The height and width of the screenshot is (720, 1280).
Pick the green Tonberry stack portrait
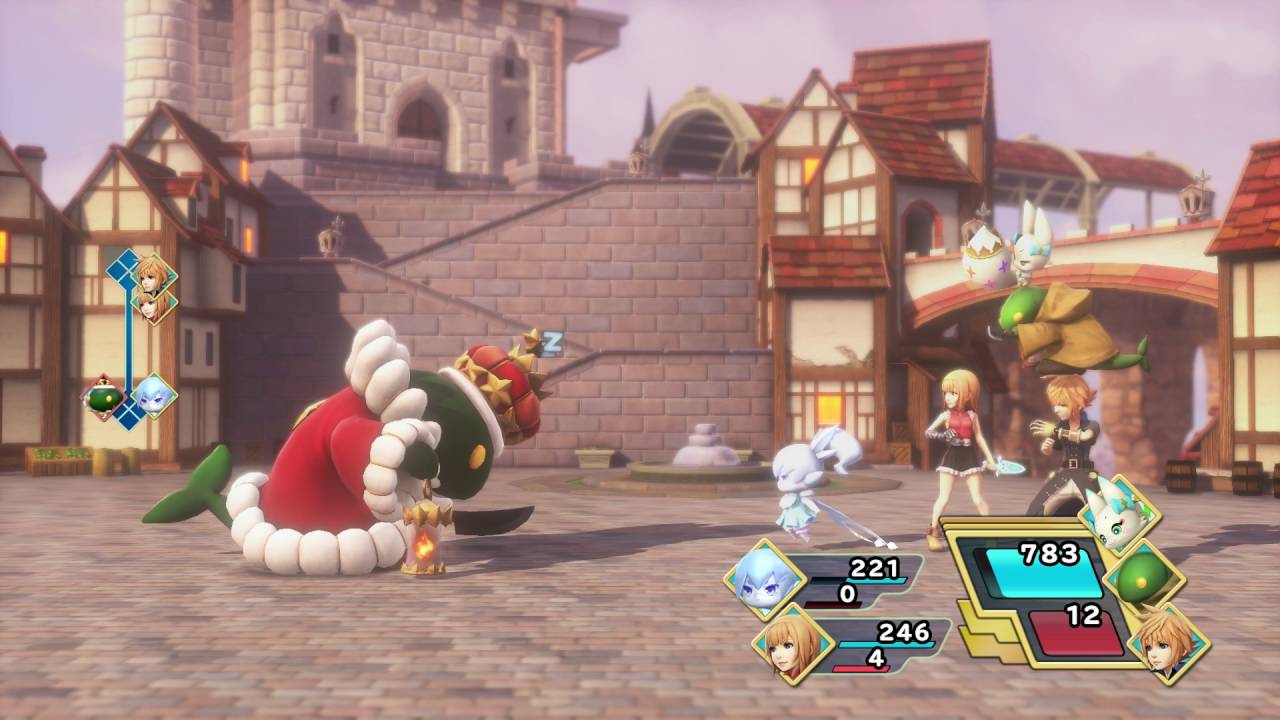1145,580
